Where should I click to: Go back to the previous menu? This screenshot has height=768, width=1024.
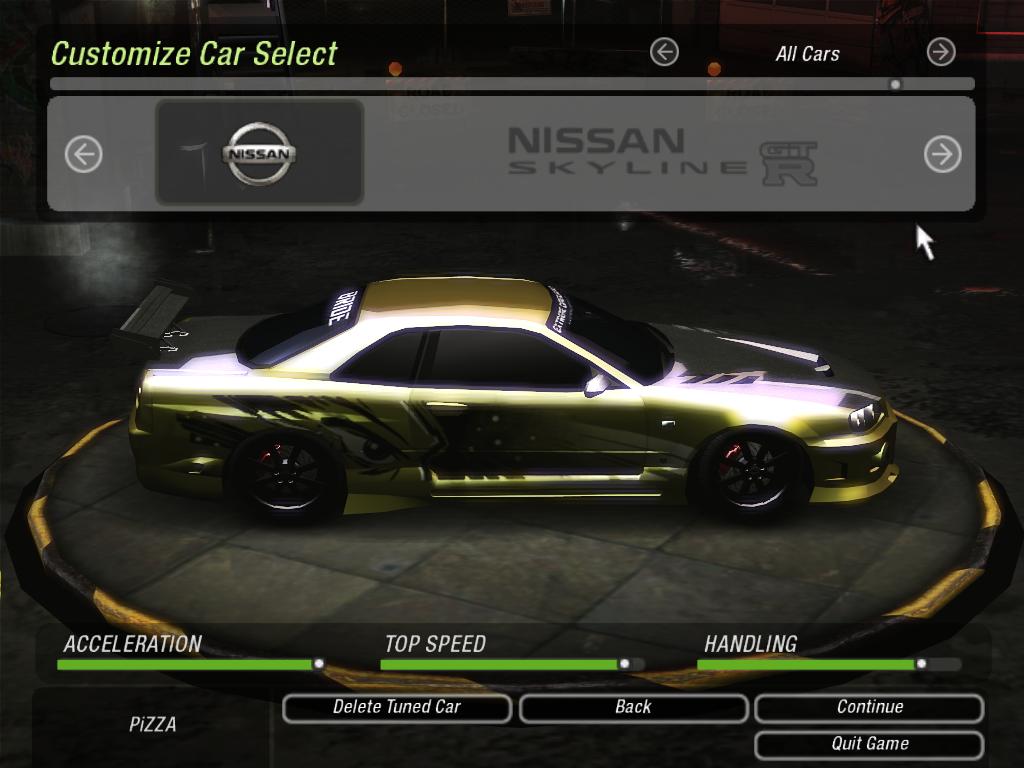[633, 708]
